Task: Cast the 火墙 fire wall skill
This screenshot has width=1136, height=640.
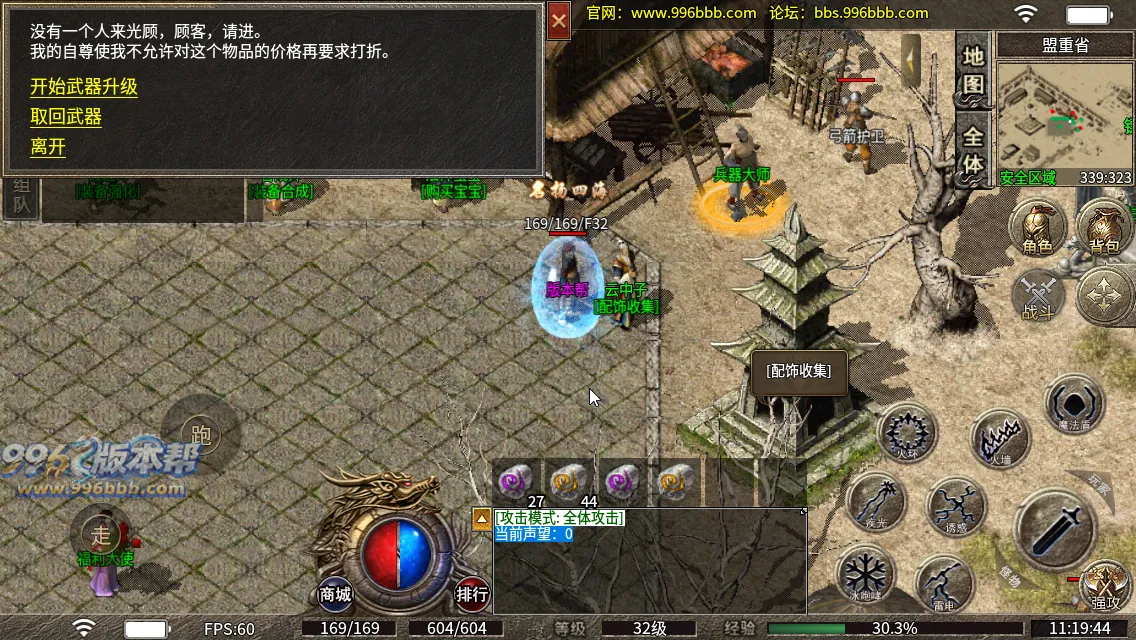Action: click(x=1000, y=439)
